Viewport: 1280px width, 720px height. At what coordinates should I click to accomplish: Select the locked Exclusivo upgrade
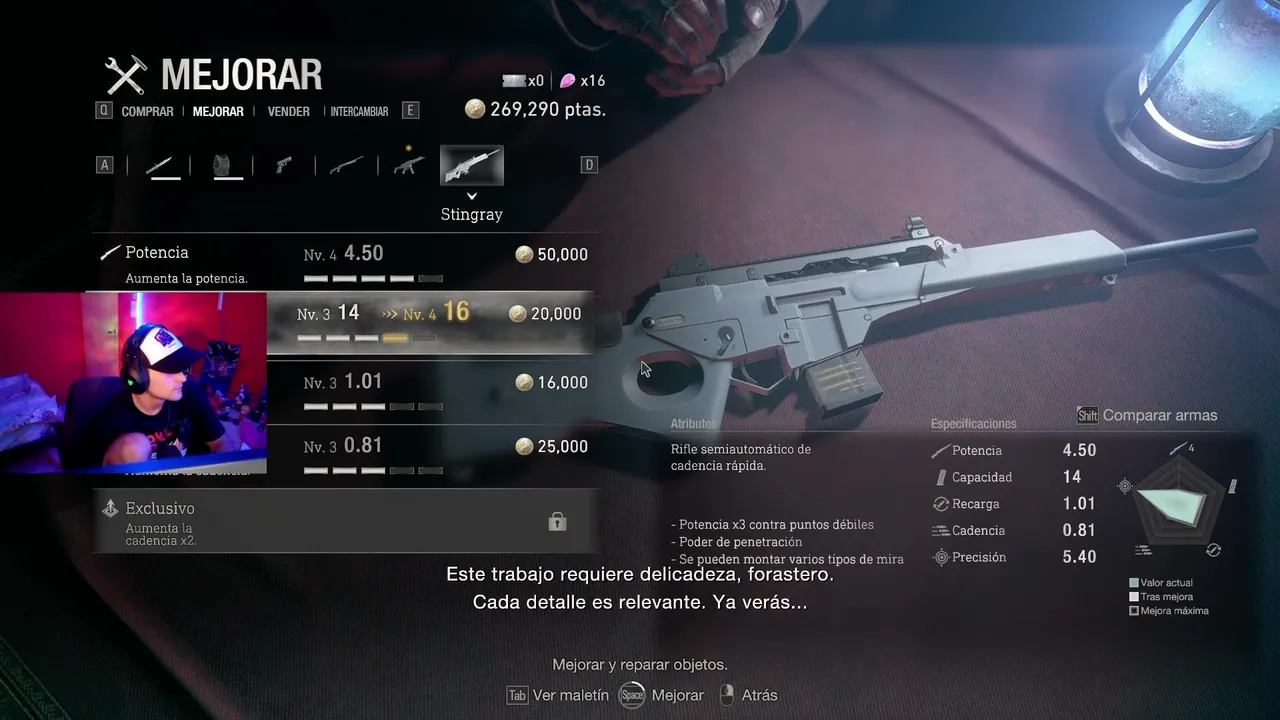[345, 520]
